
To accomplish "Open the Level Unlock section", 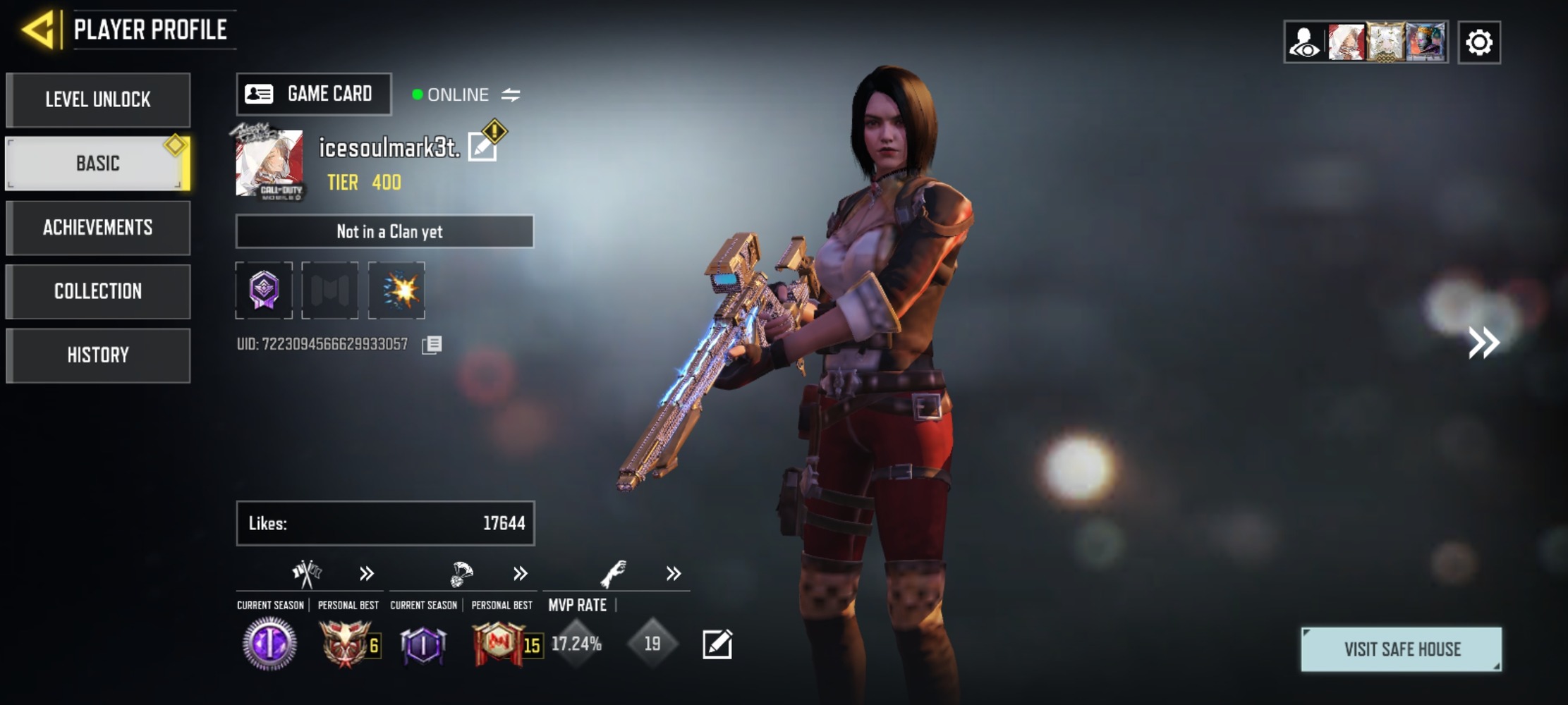I will [x=98, y=99].
